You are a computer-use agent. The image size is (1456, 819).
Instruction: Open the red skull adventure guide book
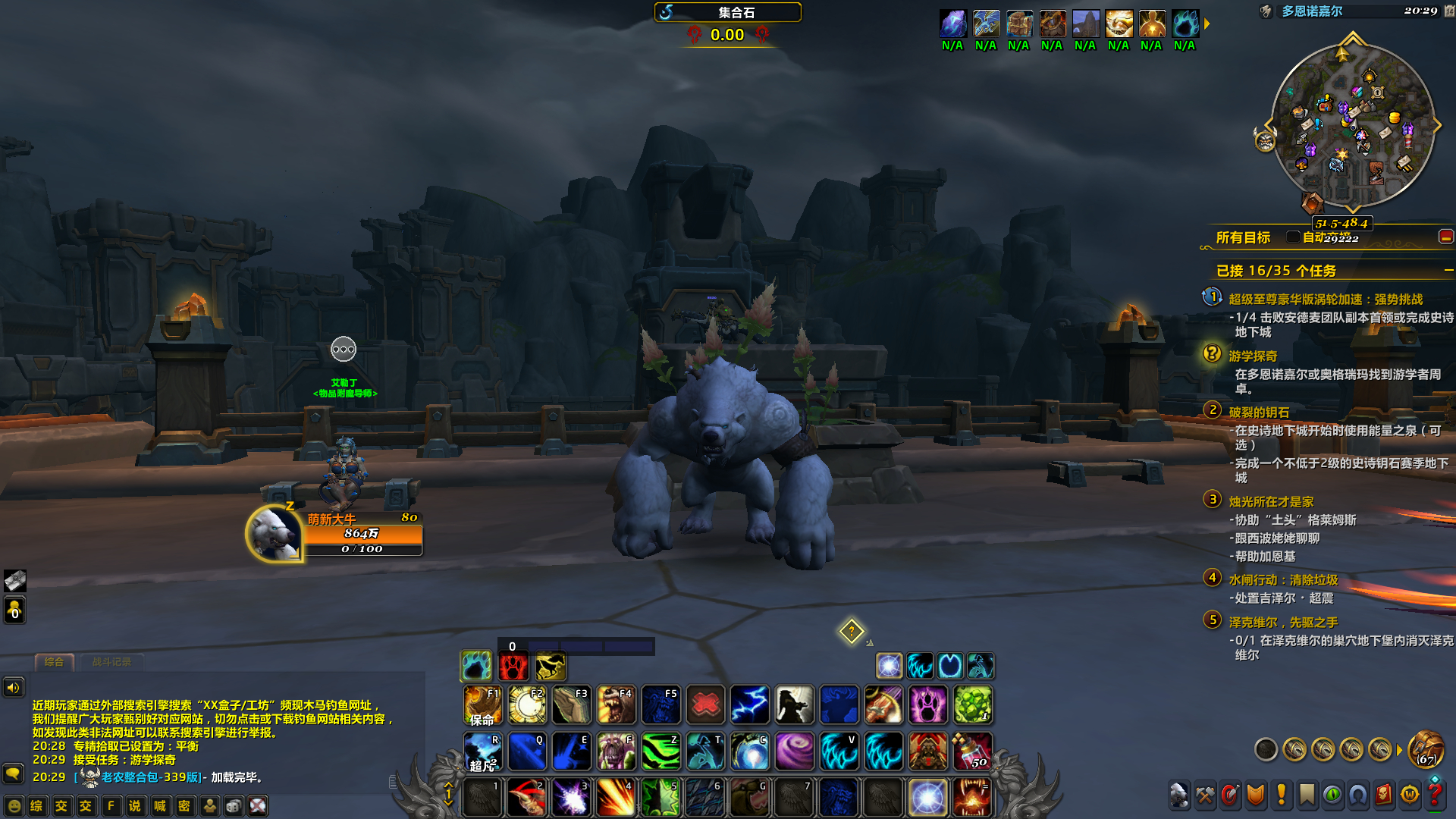point(1383,795)
